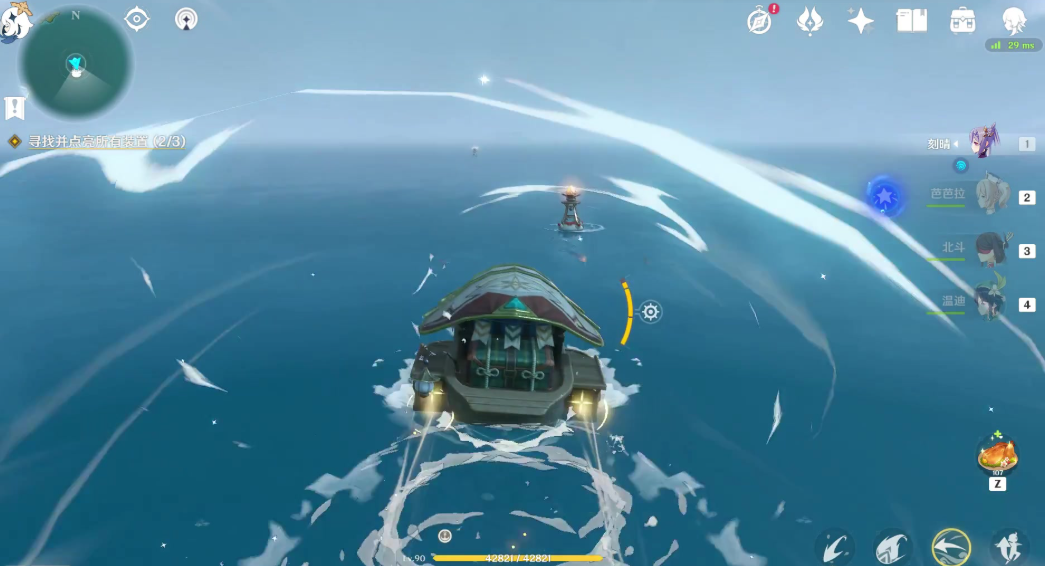This screenshot has height=566, width=1045.
Task: Open the Paimon menu
Action: click(x=14, y=22)
